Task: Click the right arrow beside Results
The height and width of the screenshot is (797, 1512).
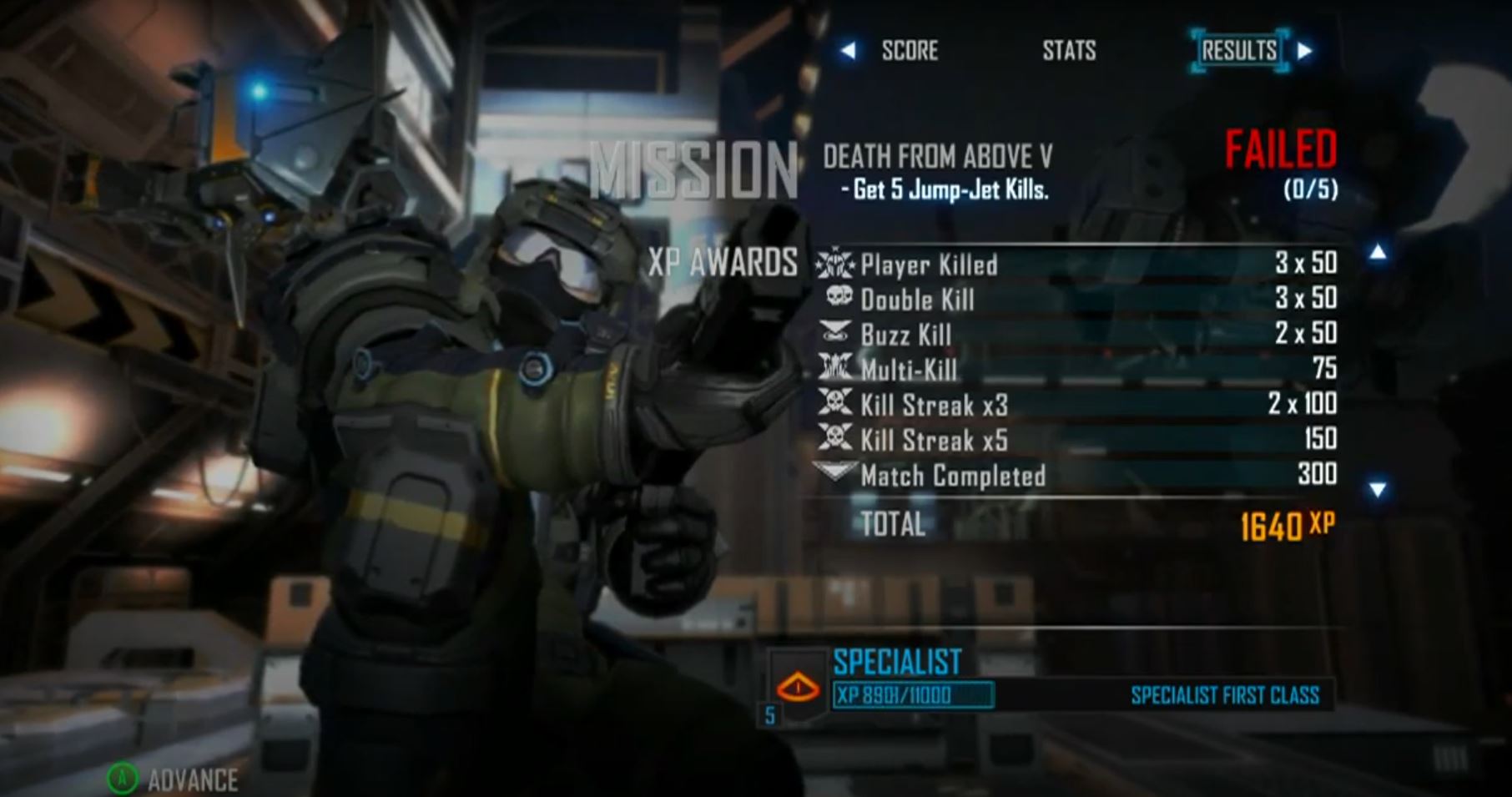Action: click(1304, 51)
